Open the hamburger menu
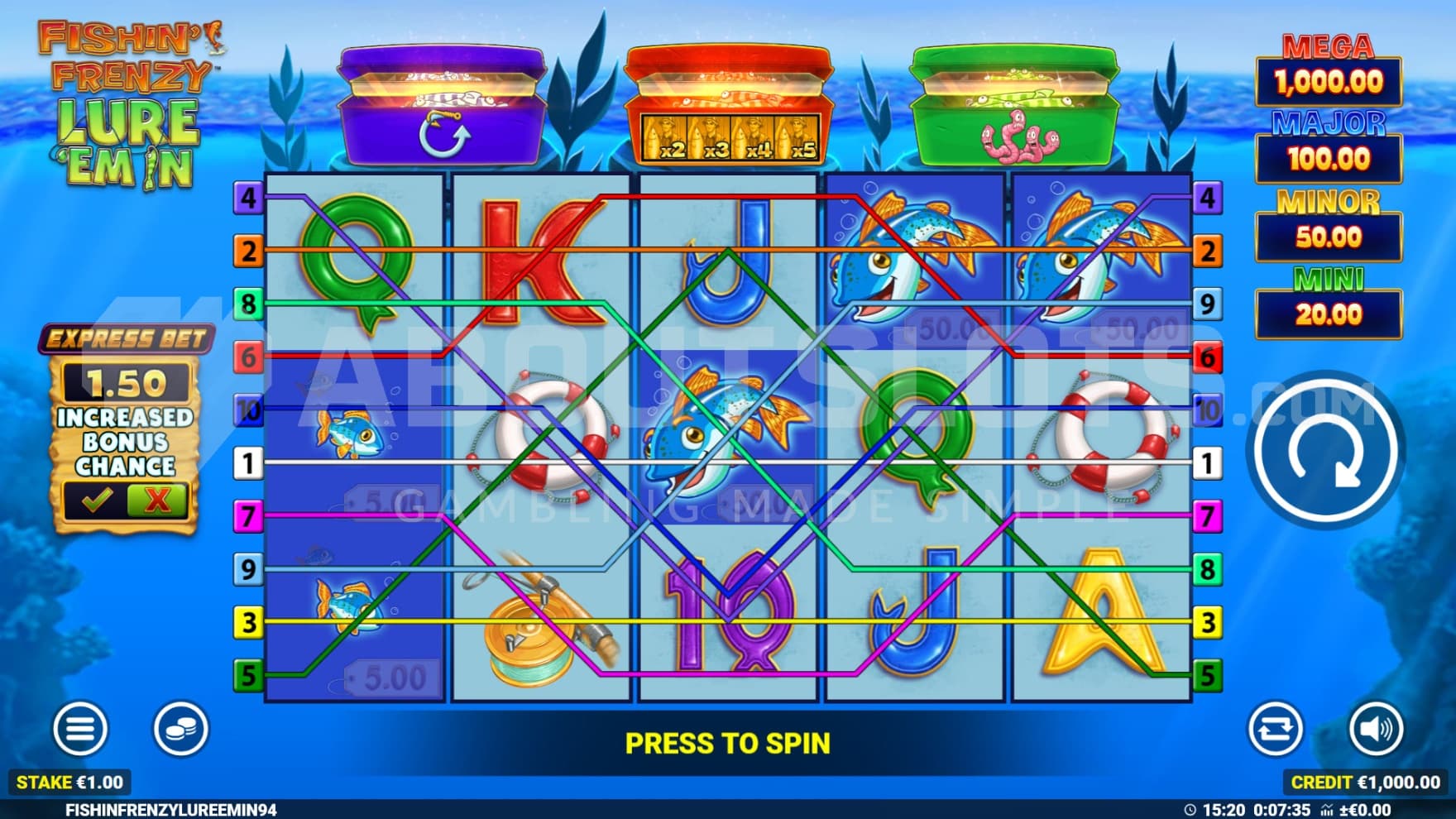 pyautogui.click(x=79, y=729)
